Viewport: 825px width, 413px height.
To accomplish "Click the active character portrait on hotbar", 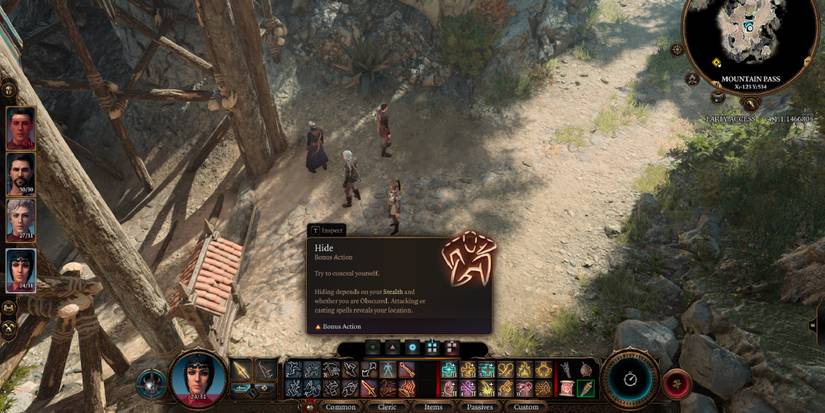I will pos(197,380).
